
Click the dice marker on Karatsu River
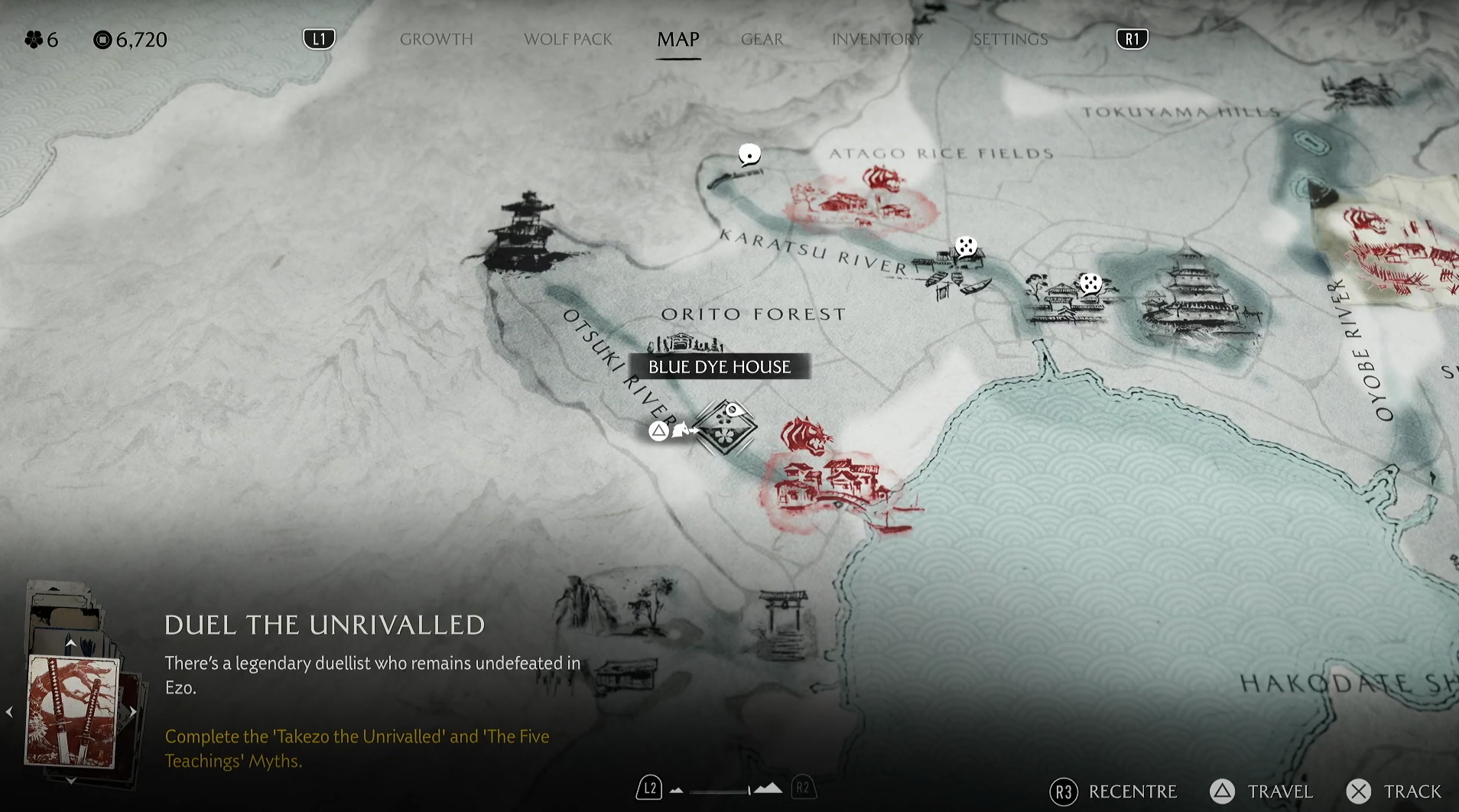click(x=966, y=247)
